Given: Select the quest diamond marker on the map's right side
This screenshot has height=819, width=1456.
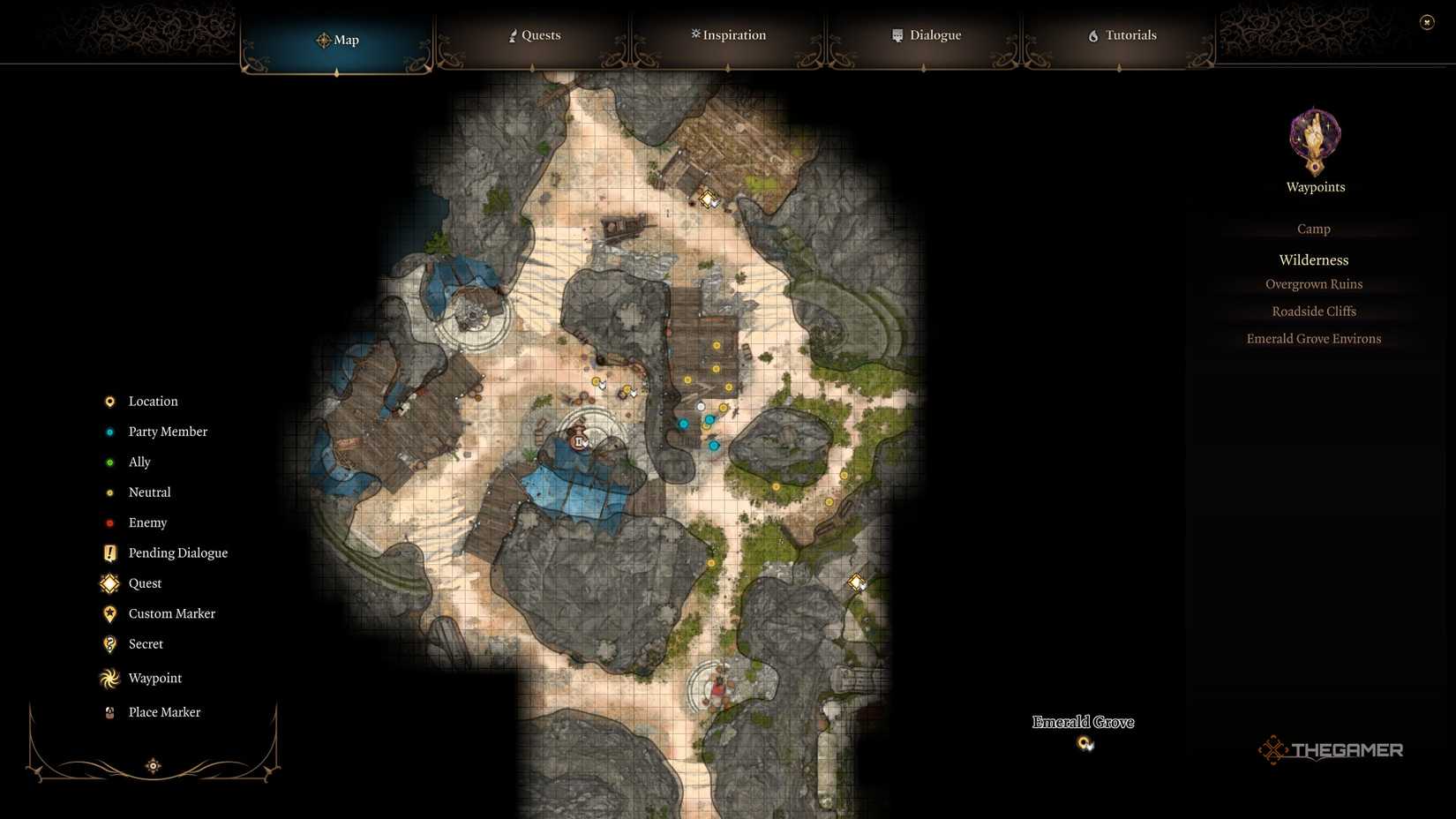Looking at the screenshot, I should (855, 581).
